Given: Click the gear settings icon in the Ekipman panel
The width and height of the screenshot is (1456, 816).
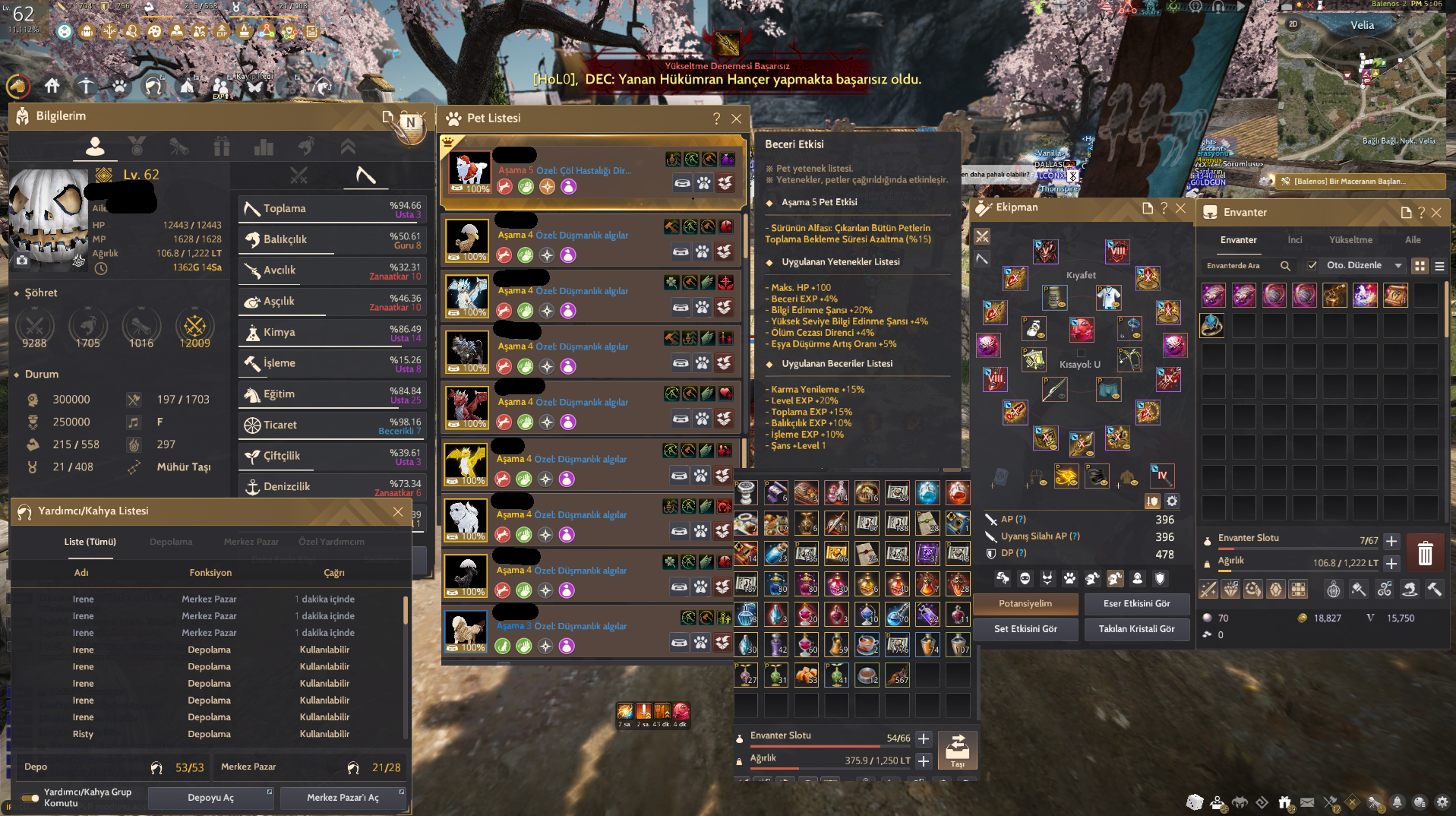Looking at the screenshot, I should point(1171,501).
